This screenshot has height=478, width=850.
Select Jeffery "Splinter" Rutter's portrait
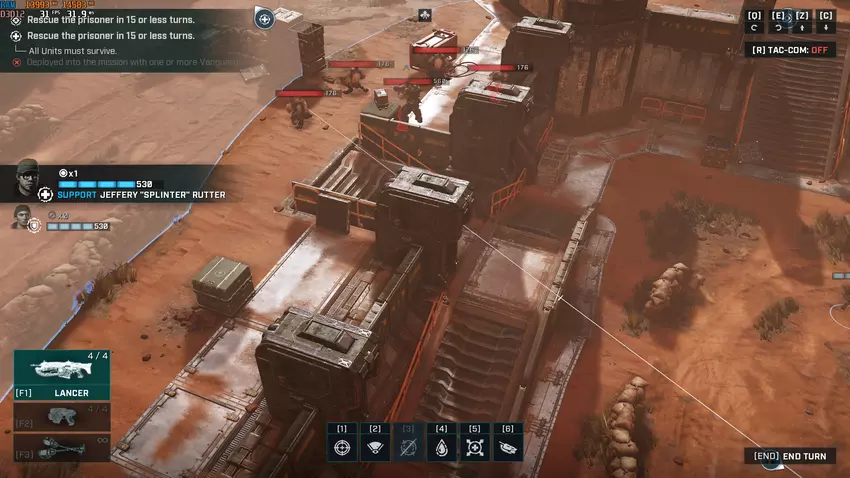tap(28, 181)
